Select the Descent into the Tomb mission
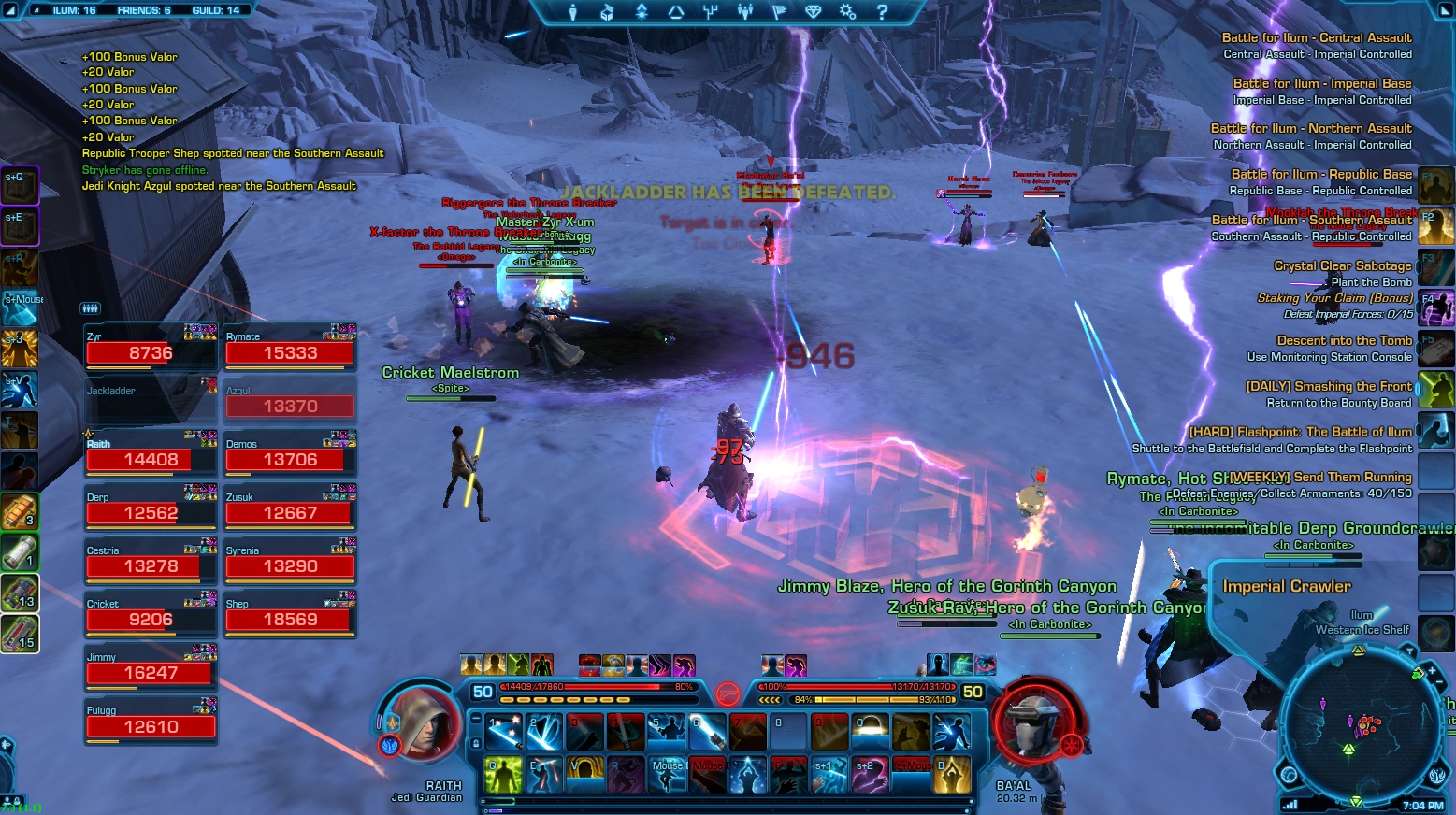Image resolution: width=1456 pixels, height=815 pixels. tap(1344, 341)
